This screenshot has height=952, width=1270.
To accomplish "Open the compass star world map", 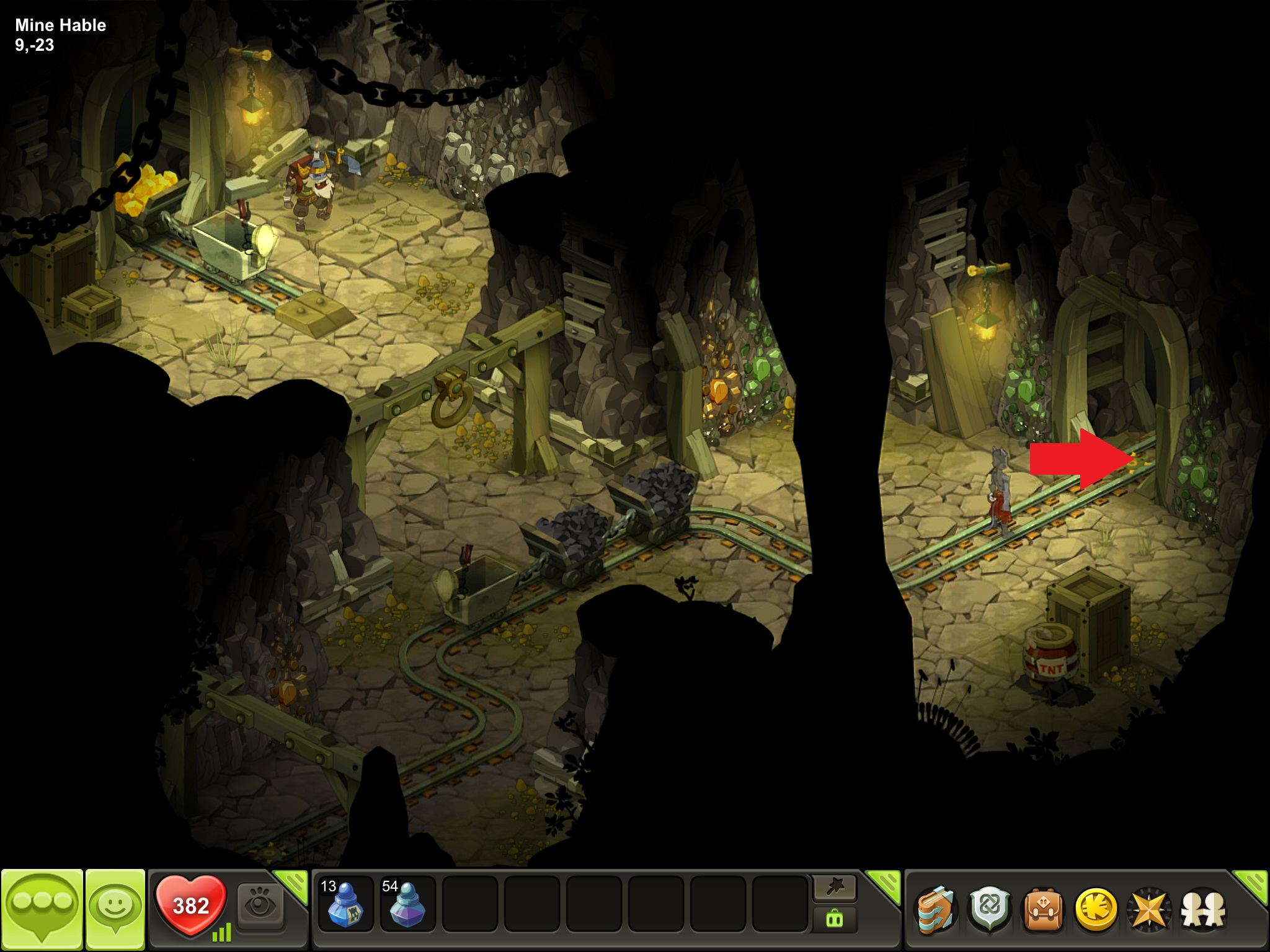I will (1149, 909).
